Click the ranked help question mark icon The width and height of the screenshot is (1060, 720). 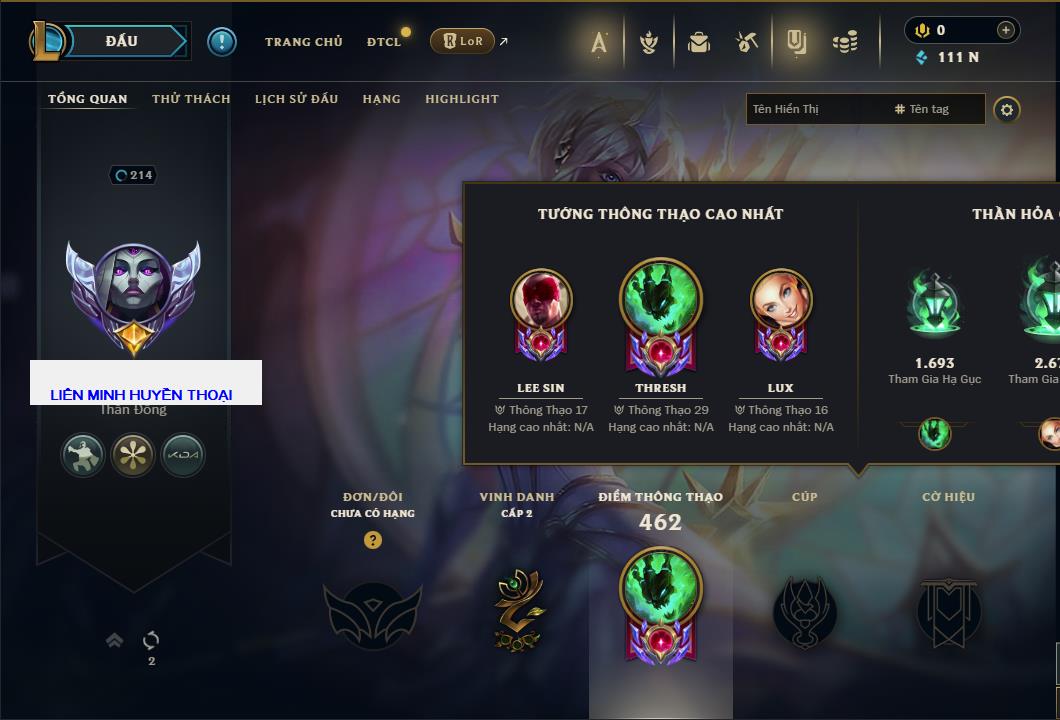(373, 540)
